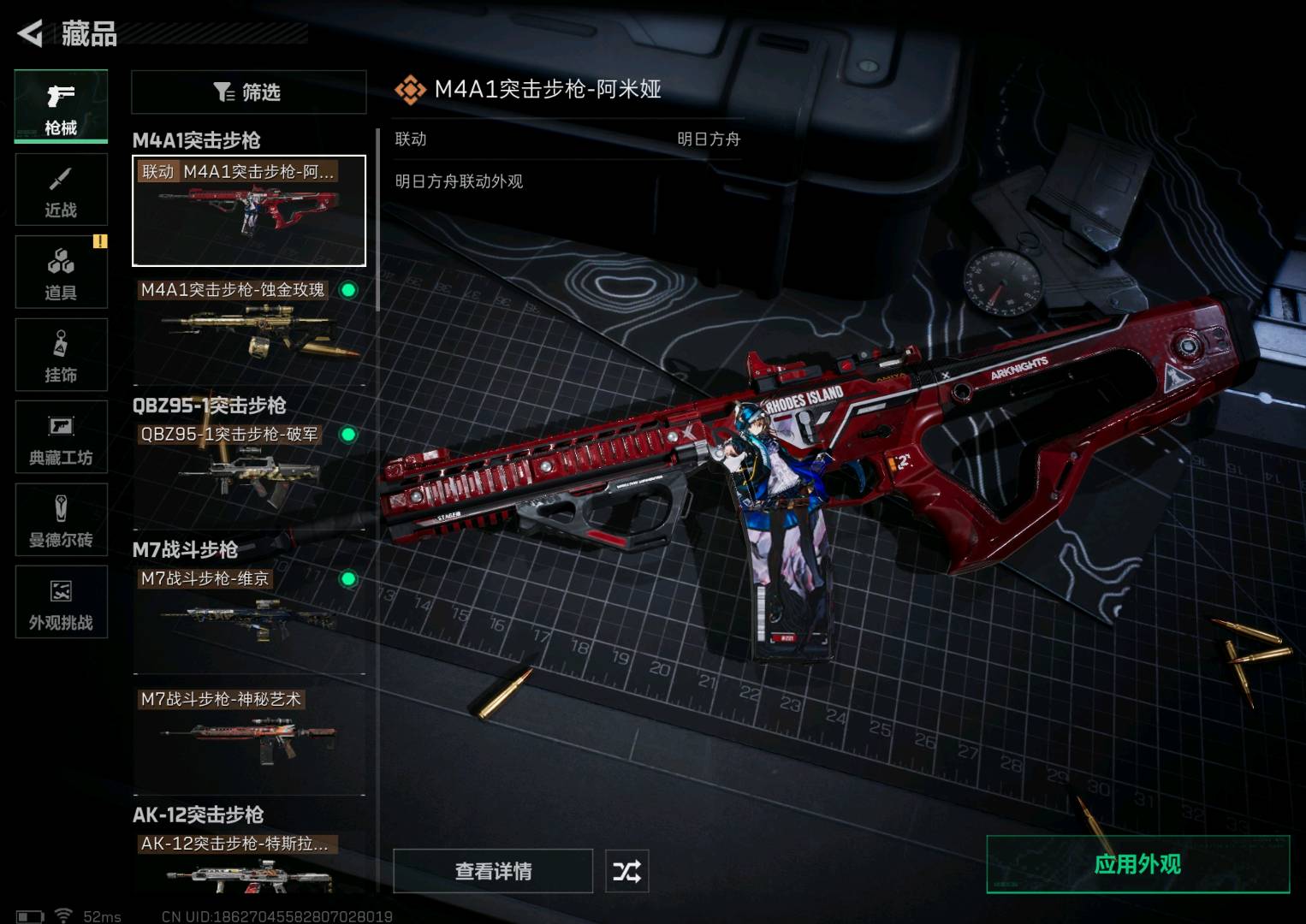Select the M4A1 阿米娅 collab skin
The image size is (1306, 924).
point(248,210)
